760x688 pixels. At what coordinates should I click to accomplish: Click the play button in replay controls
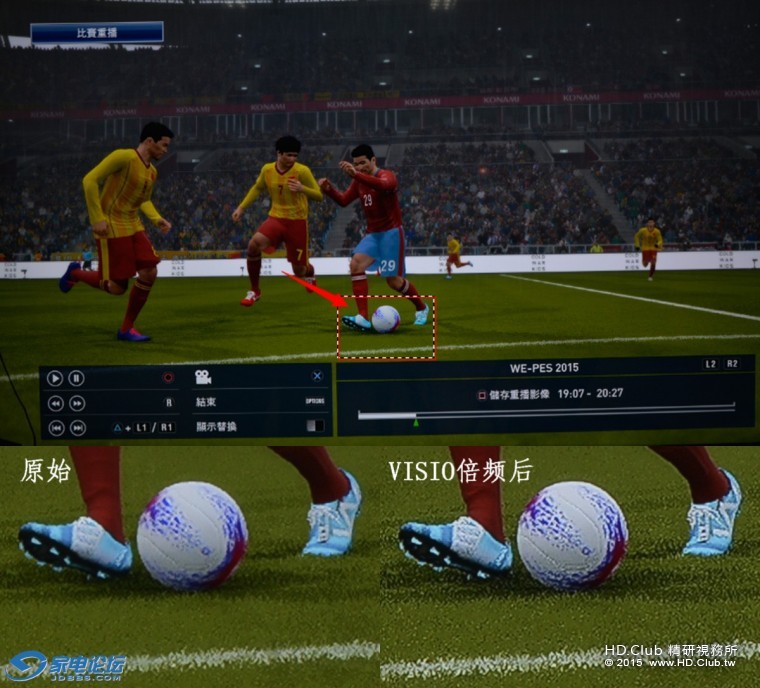[x=55, y=378]
